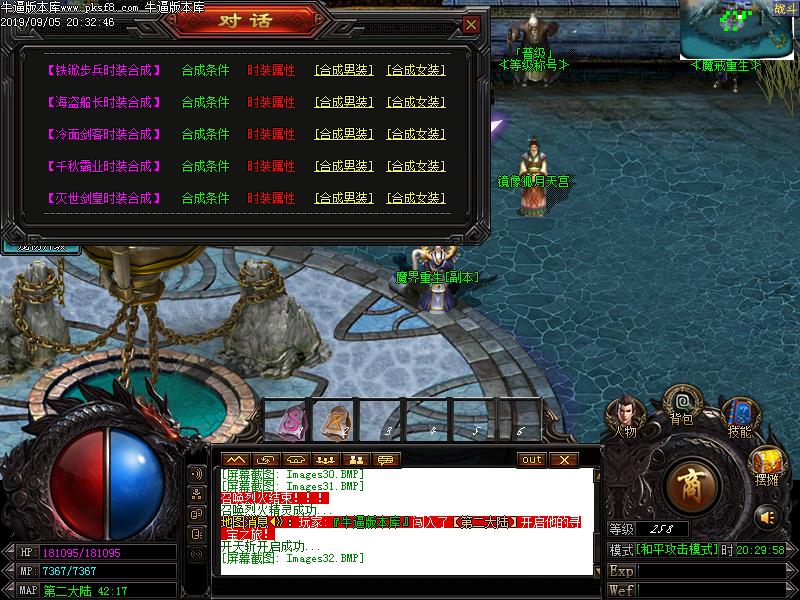Select 合成女装 for 海盗船长 costume
Viewport: 800px width, 600px height.
[415, 102]
